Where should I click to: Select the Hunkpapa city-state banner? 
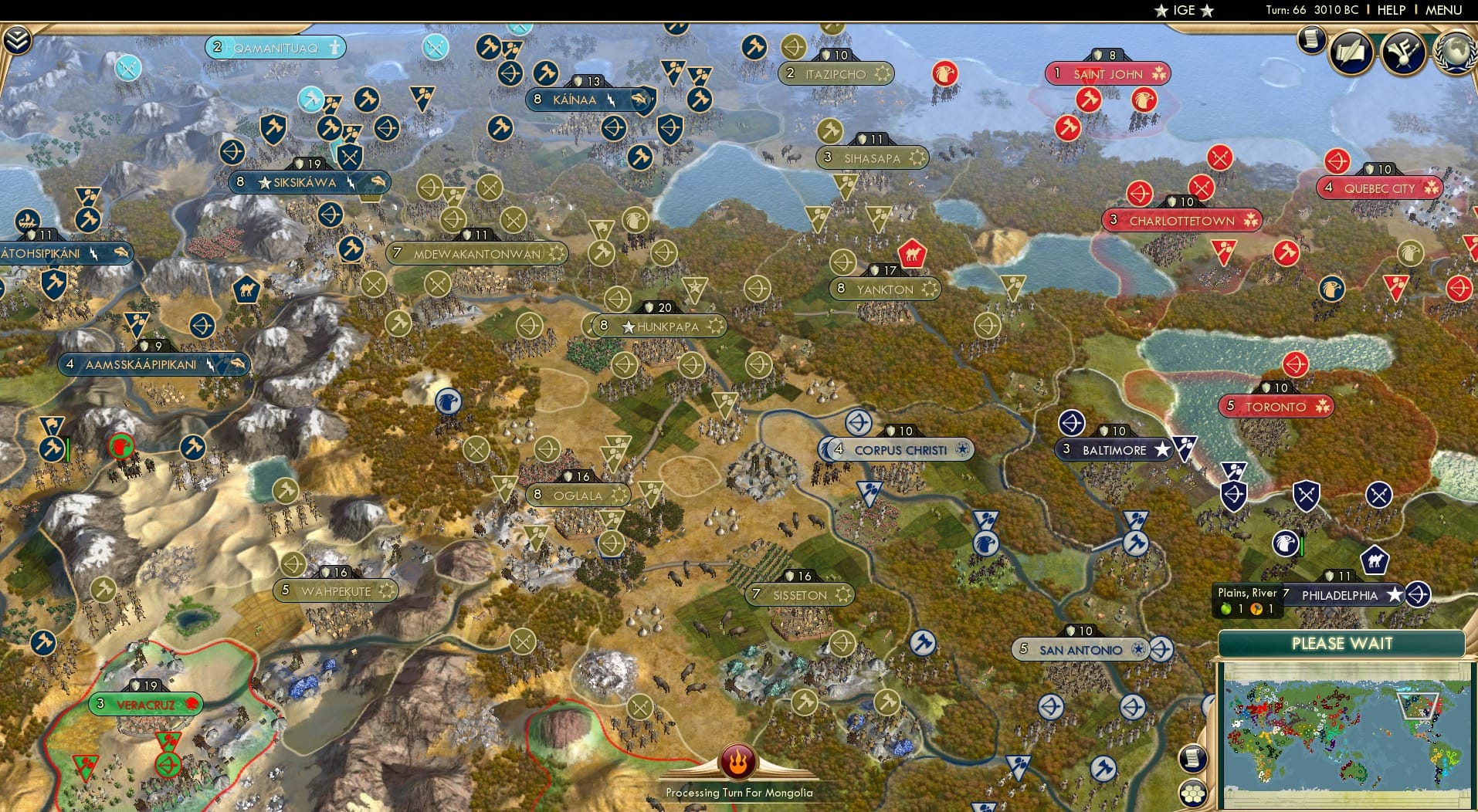[660, 326]
